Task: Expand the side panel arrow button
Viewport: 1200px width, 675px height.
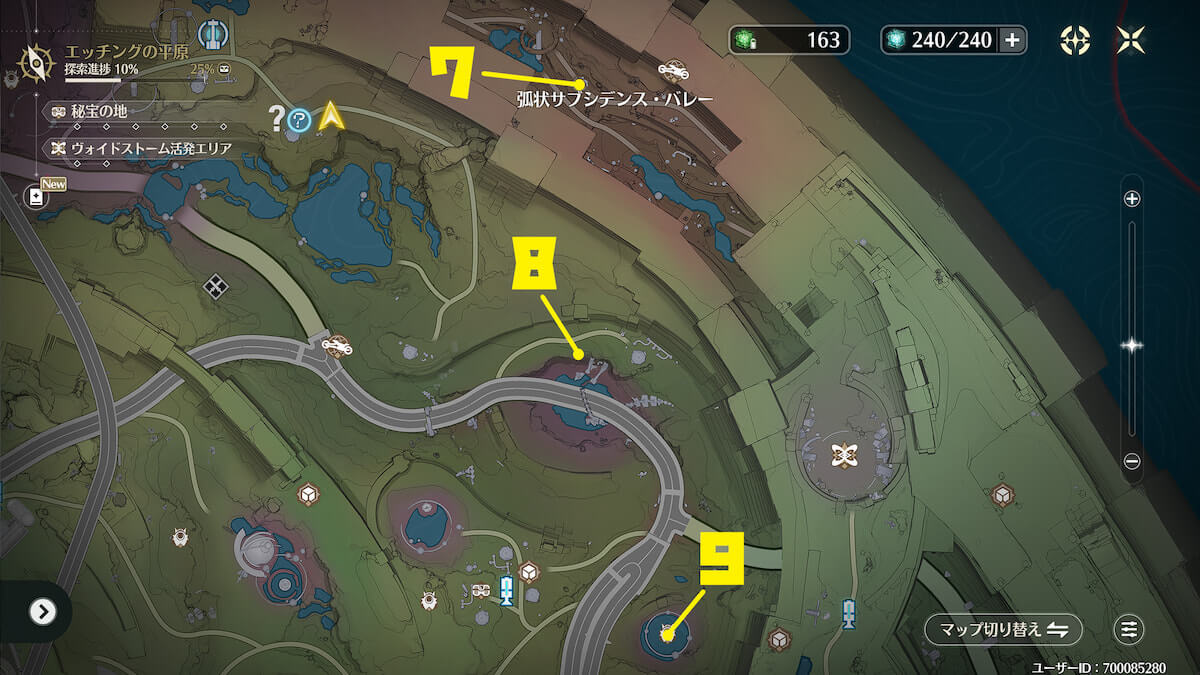Action: 42,611
